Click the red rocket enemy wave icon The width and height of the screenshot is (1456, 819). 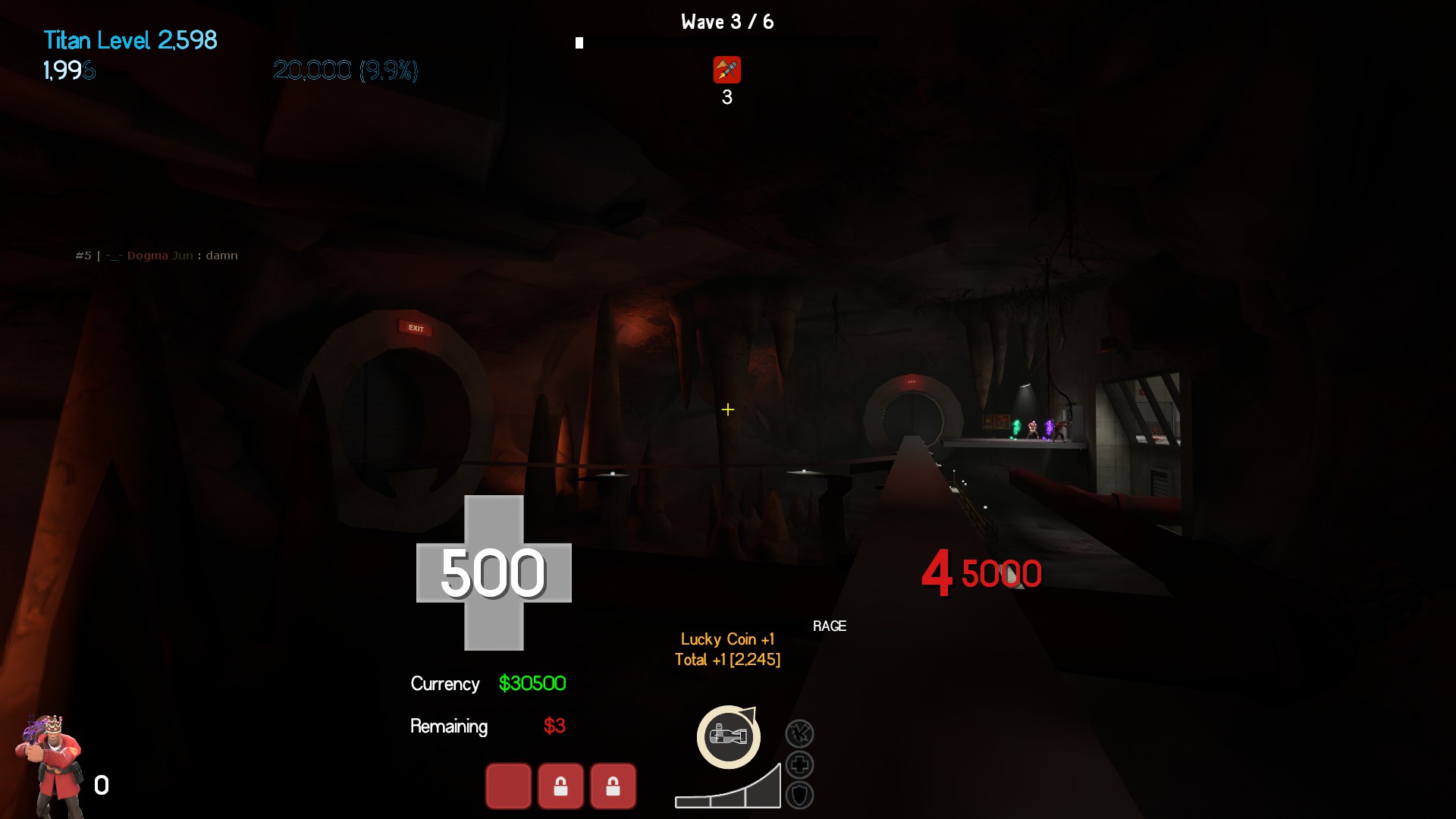726,71
